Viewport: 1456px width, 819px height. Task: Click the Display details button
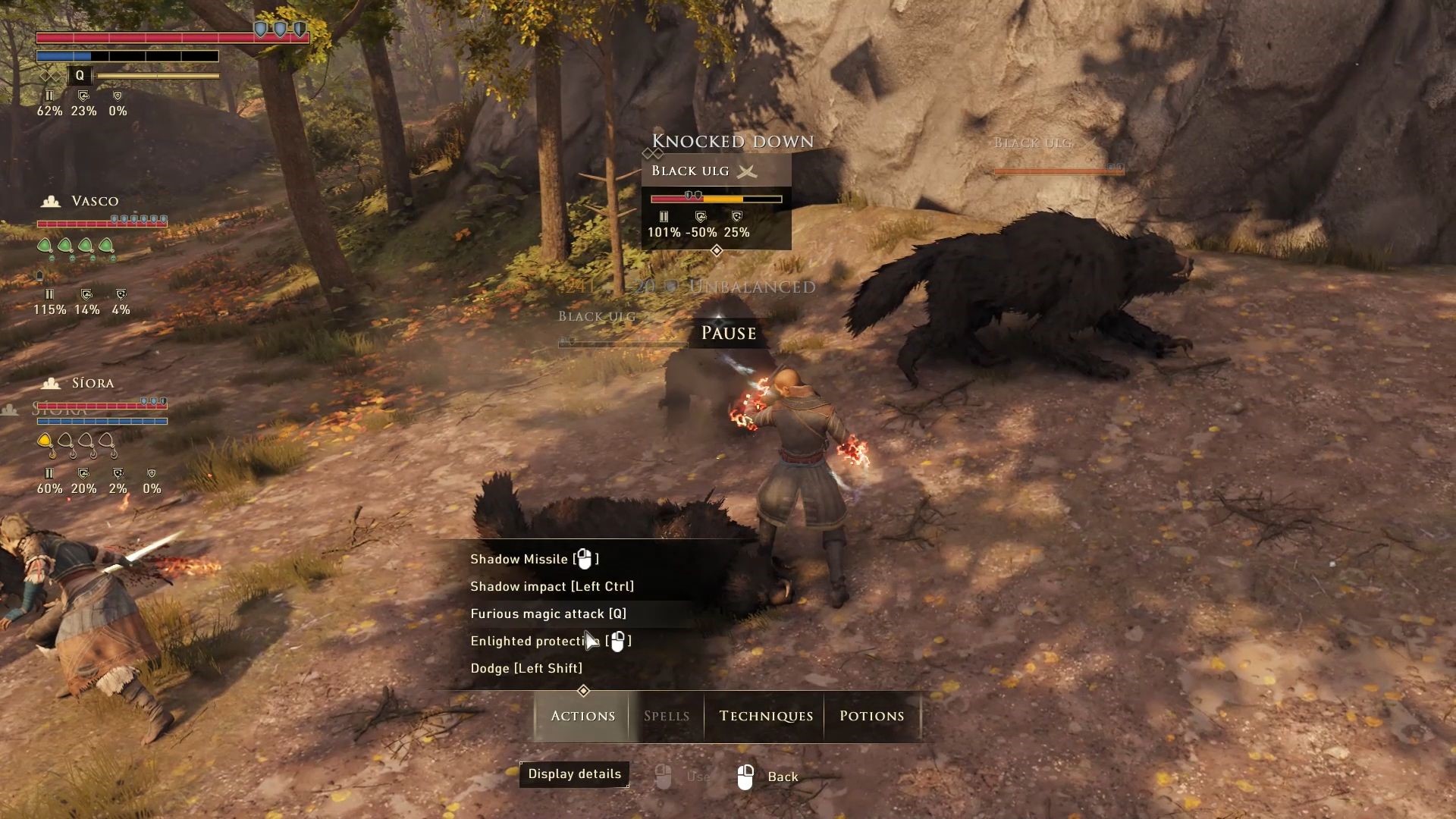click(574, 773)
